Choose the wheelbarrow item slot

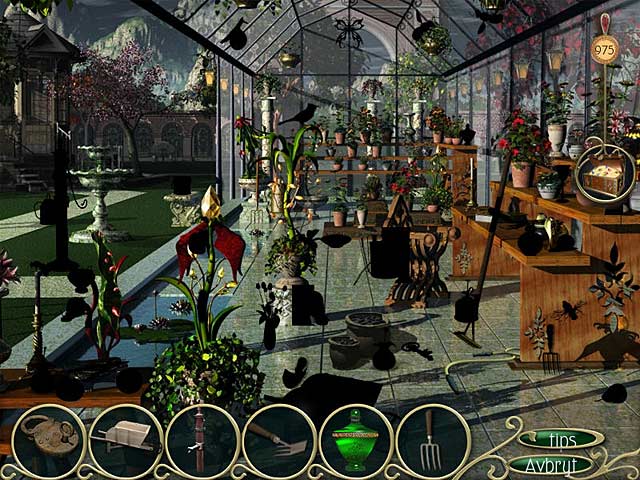click(125, 441)
